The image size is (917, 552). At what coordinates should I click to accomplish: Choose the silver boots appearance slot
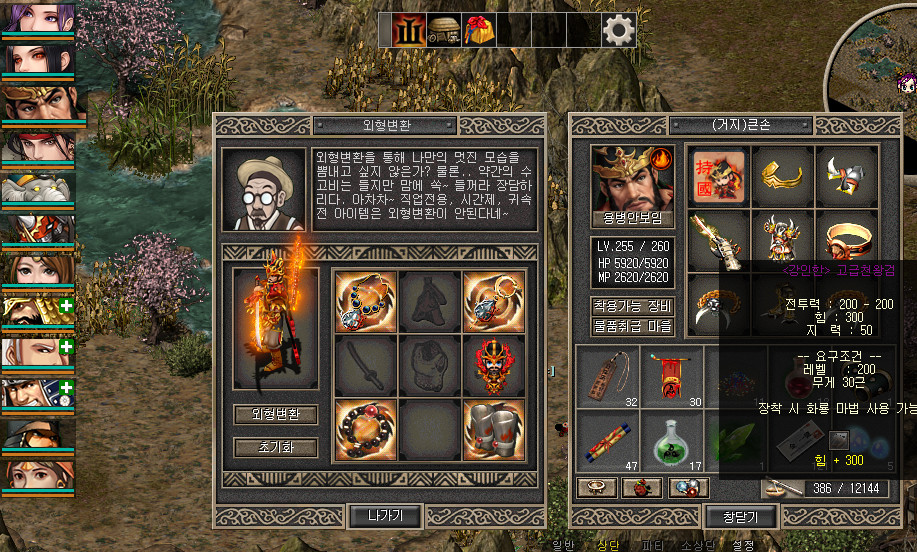[x=494, y=430]
